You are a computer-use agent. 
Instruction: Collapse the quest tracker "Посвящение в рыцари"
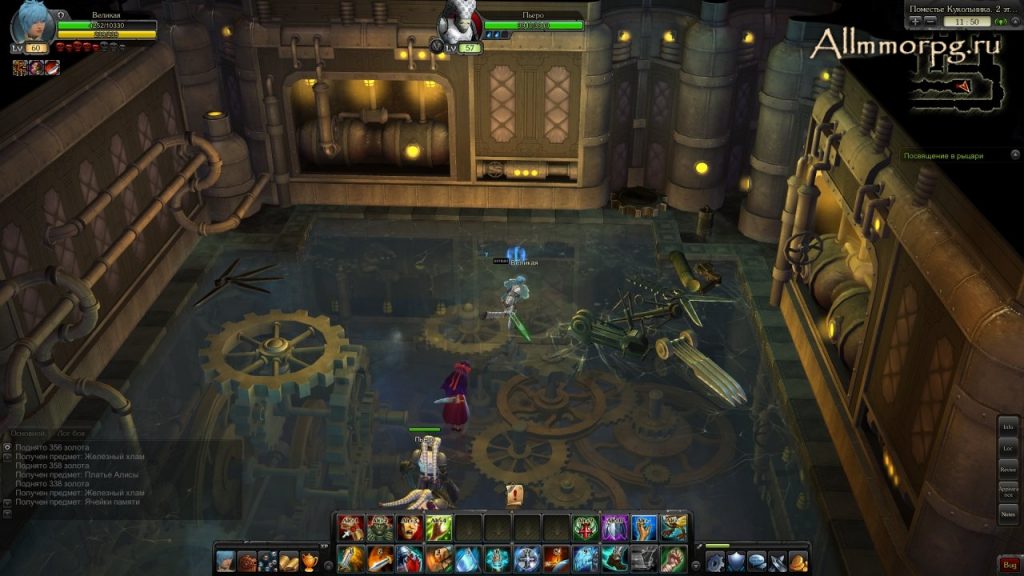(1014, 155)
